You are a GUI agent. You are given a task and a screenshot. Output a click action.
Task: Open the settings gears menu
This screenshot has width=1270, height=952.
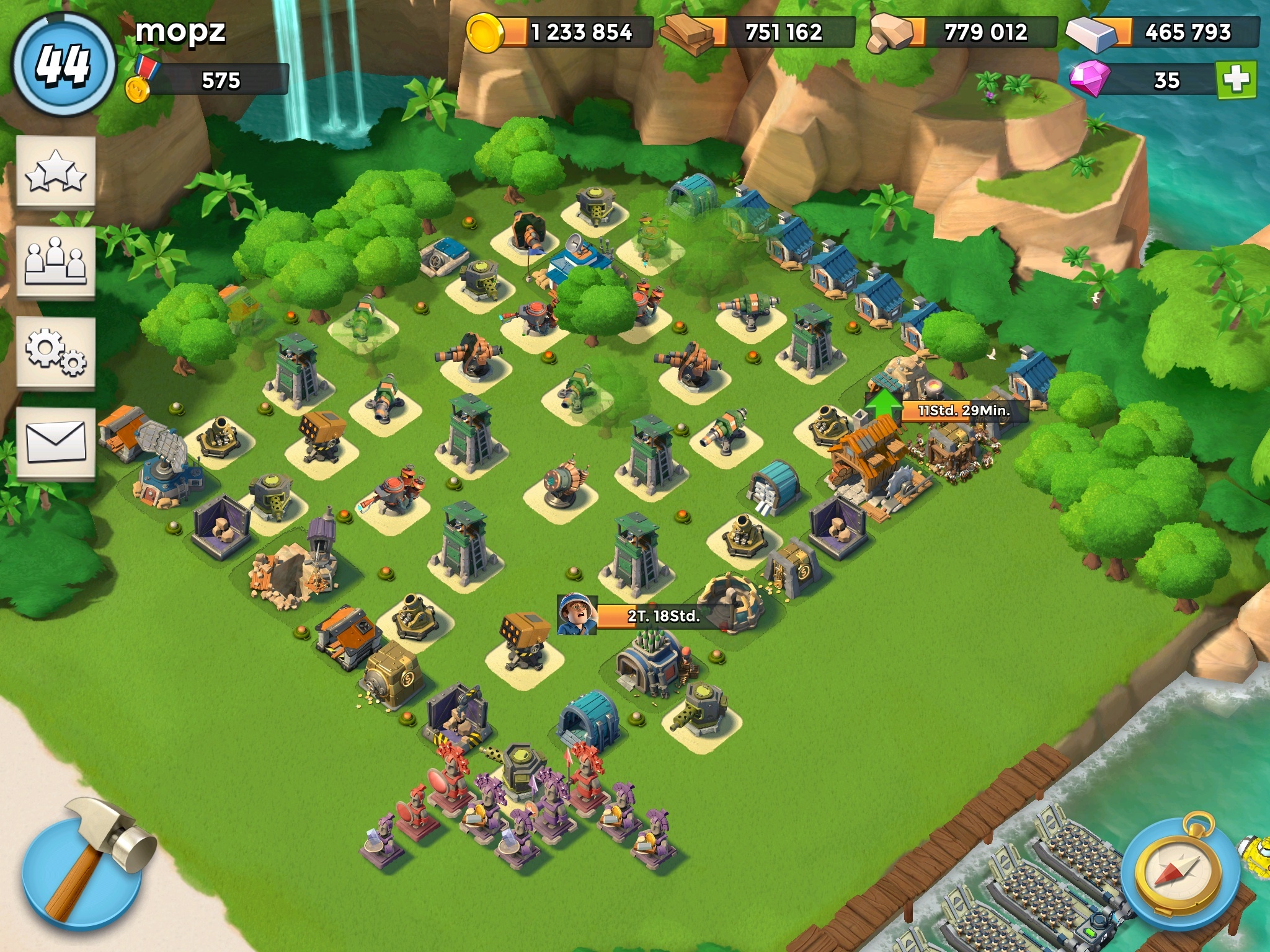pyautogui.click(x=56, y=352)
